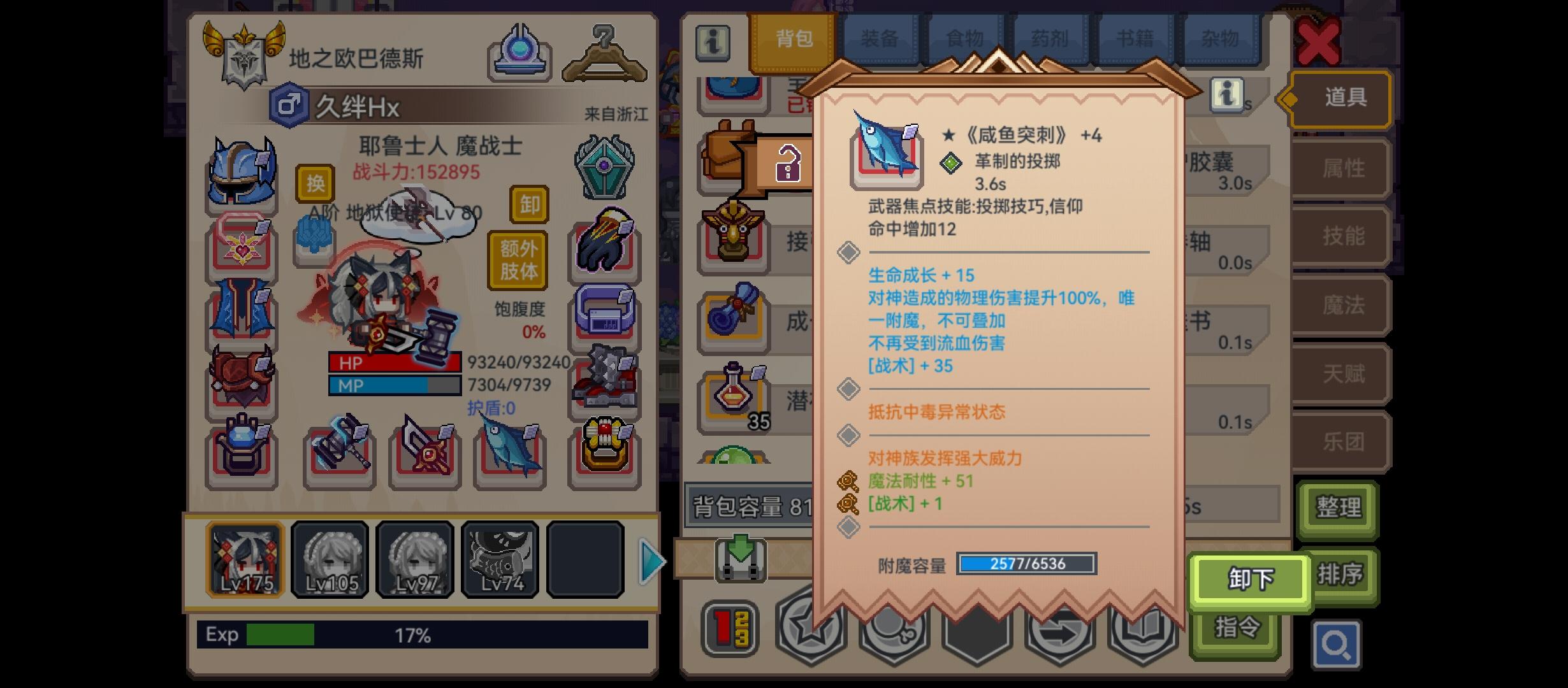Screen dimensions: 1568x688
Task: Expand the party list with the blue arrow
Action: coord(652,561)
